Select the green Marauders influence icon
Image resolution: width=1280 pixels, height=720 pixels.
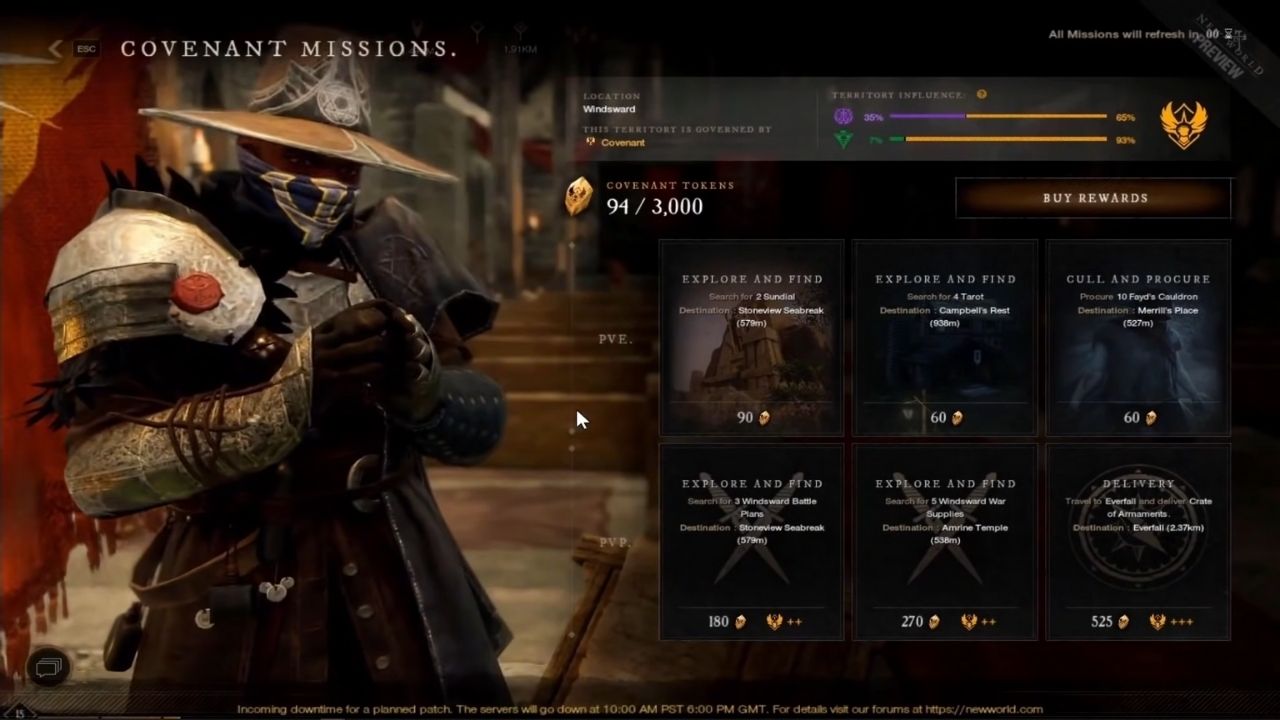[x=843, y=140]
